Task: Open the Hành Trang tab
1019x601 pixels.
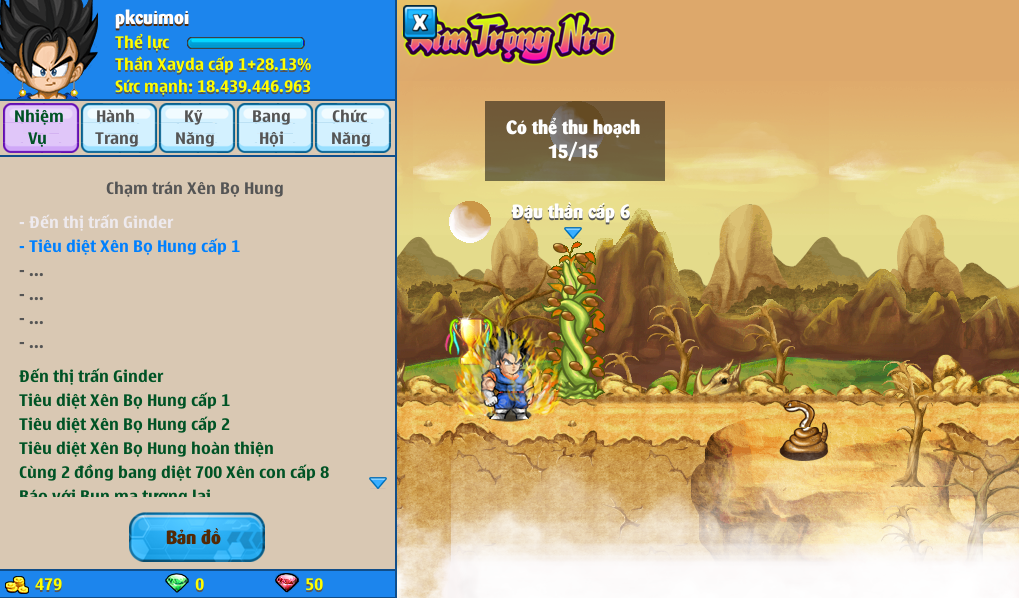Action: coord(118,128)
